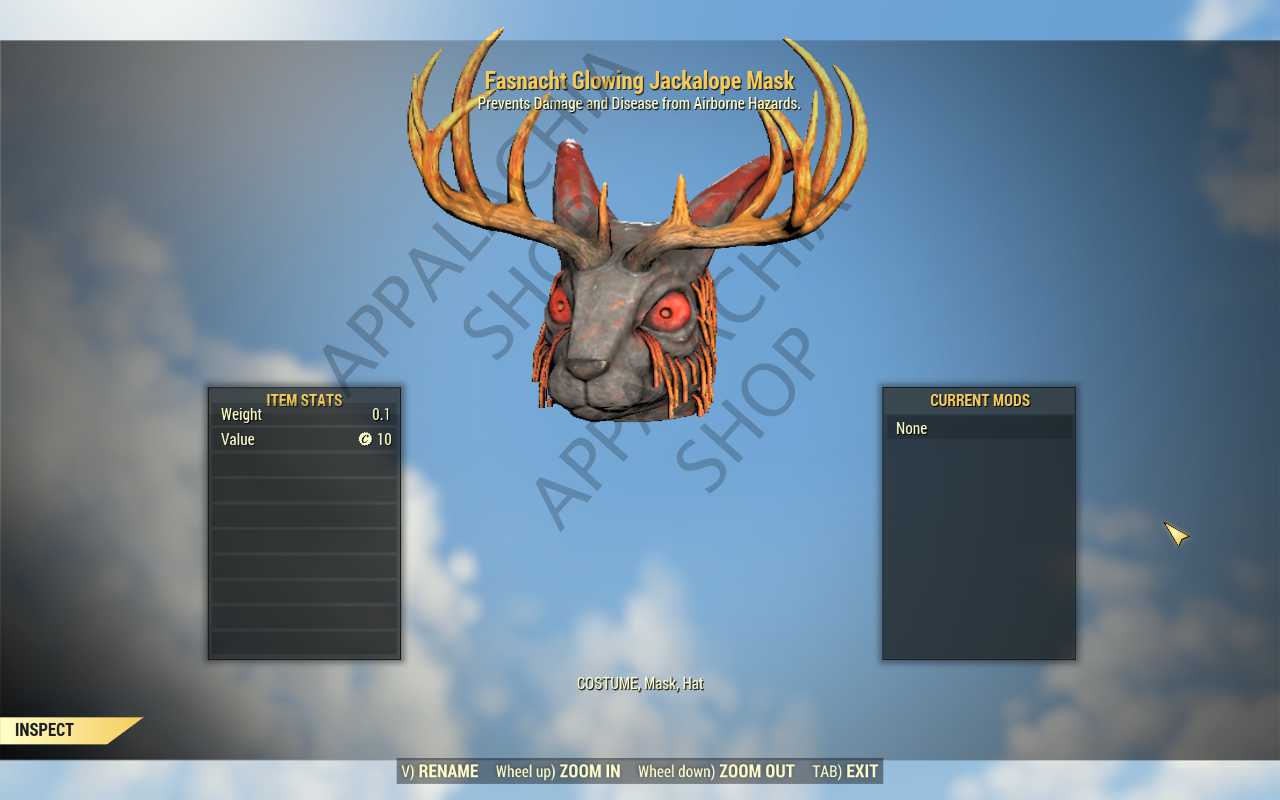The width and height of the screenshot is (1280, 800).
Task: Expand the ITEM STATS panel header
Action: tap(303, 400)
